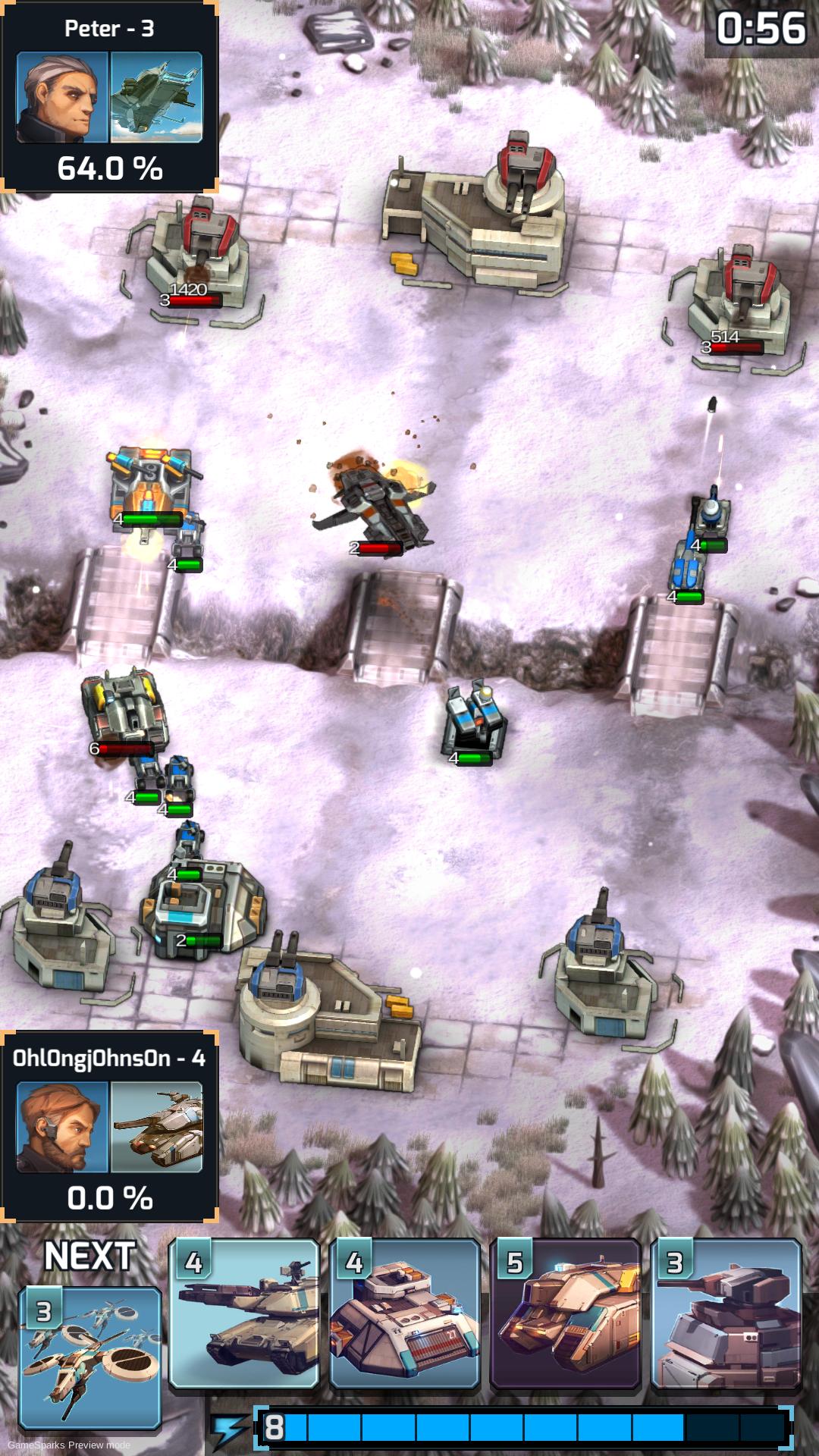Click opponent Peter's commander portrait

point(63,96)
